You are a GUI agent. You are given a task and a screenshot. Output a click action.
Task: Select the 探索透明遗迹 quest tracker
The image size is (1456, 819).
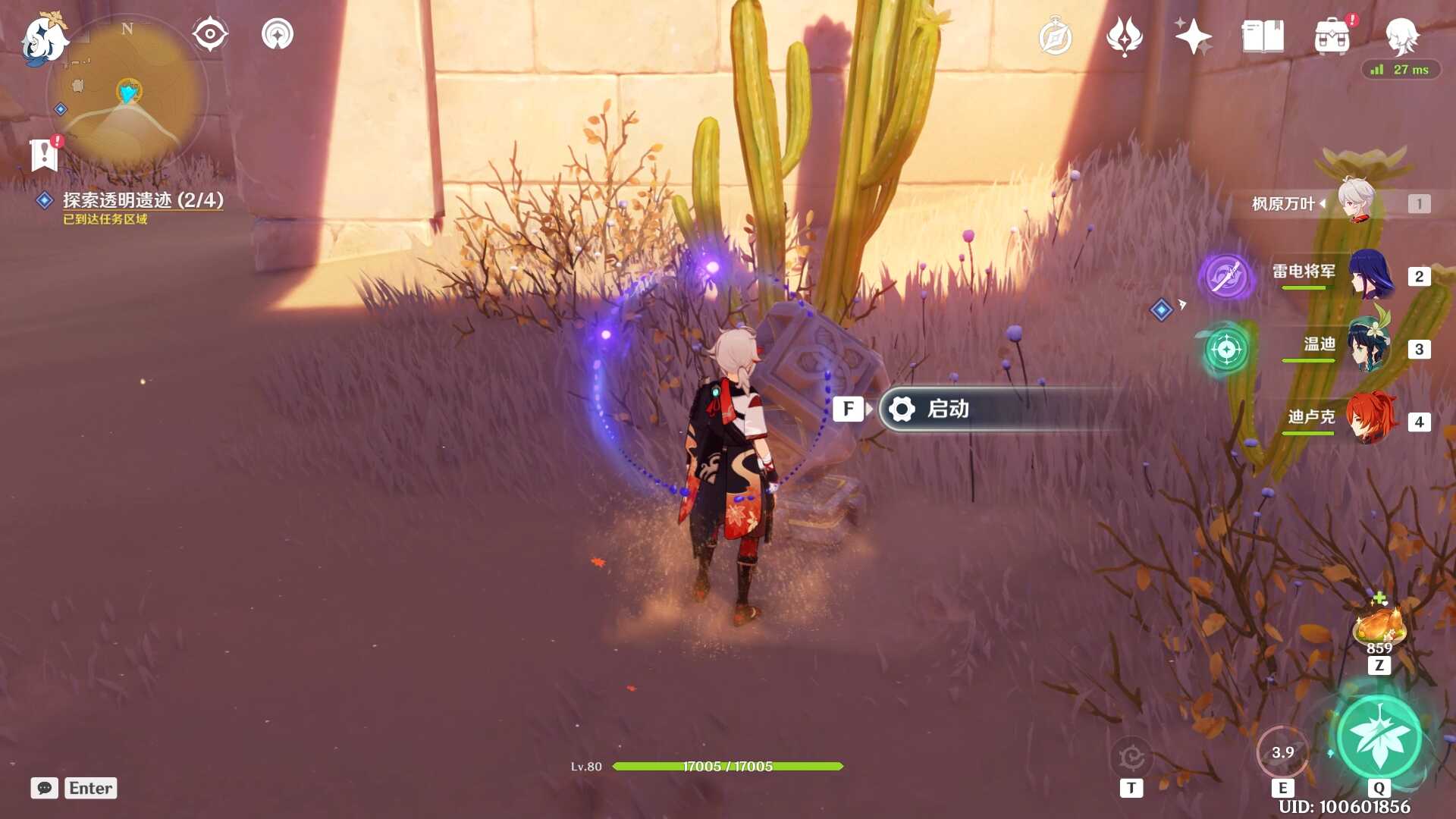point(143,200)
